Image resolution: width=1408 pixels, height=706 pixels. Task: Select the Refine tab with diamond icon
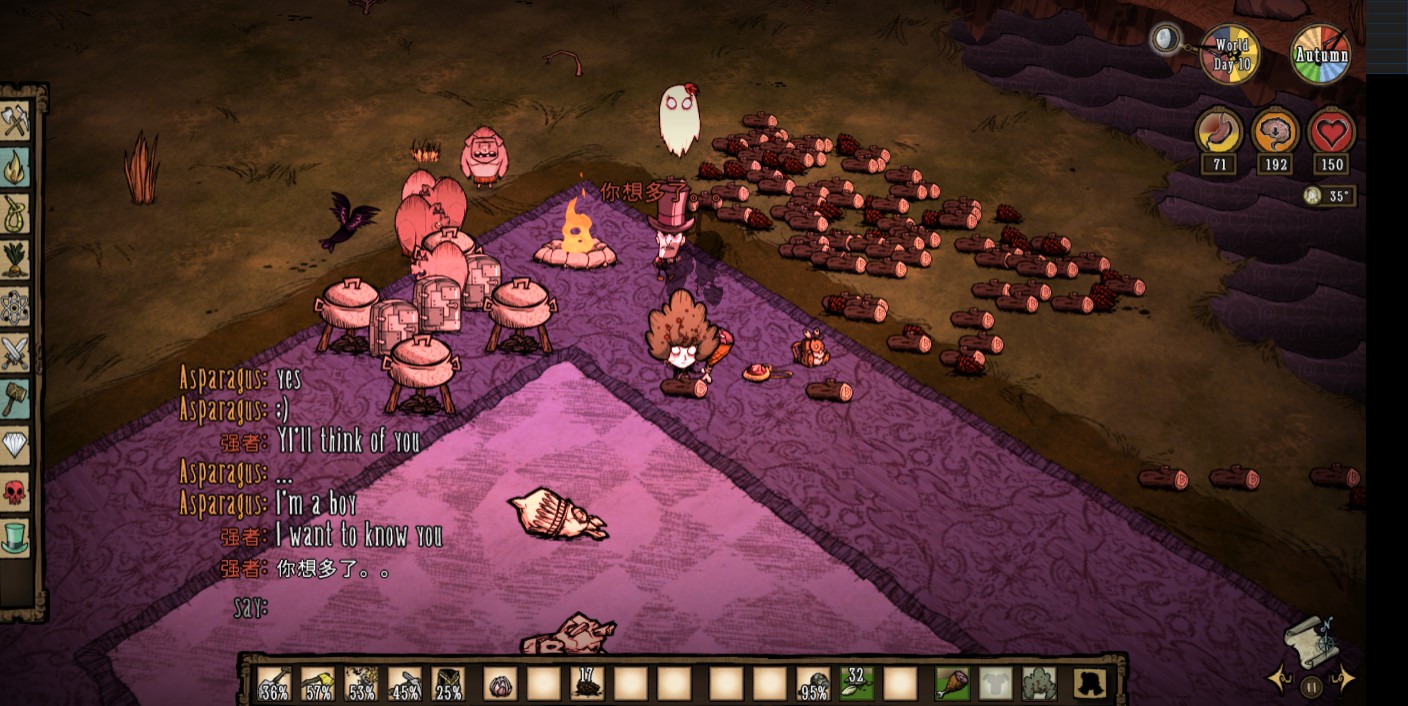[x=16, y=444]
